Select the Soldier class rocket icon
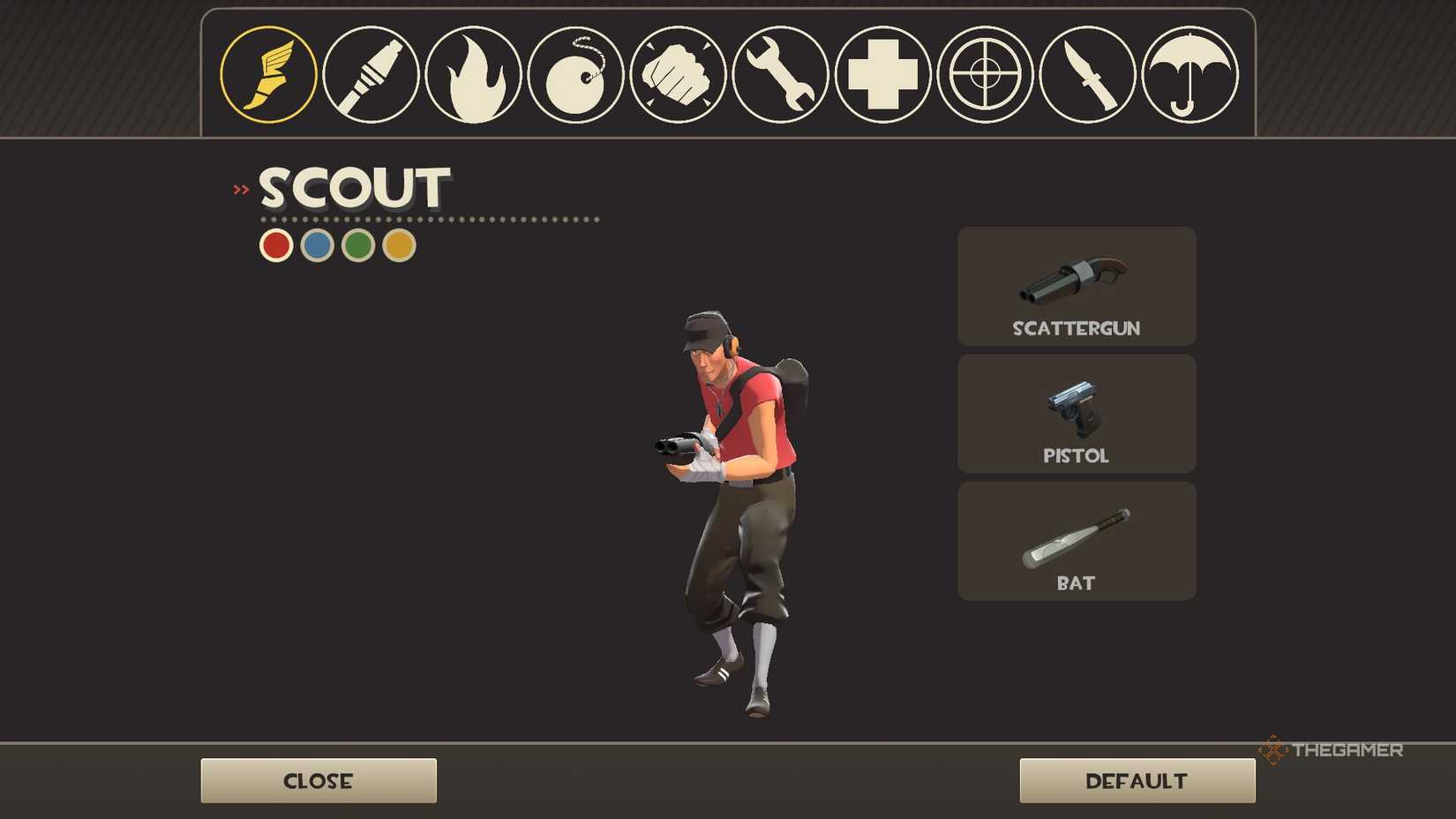 (x=371, y=74)
